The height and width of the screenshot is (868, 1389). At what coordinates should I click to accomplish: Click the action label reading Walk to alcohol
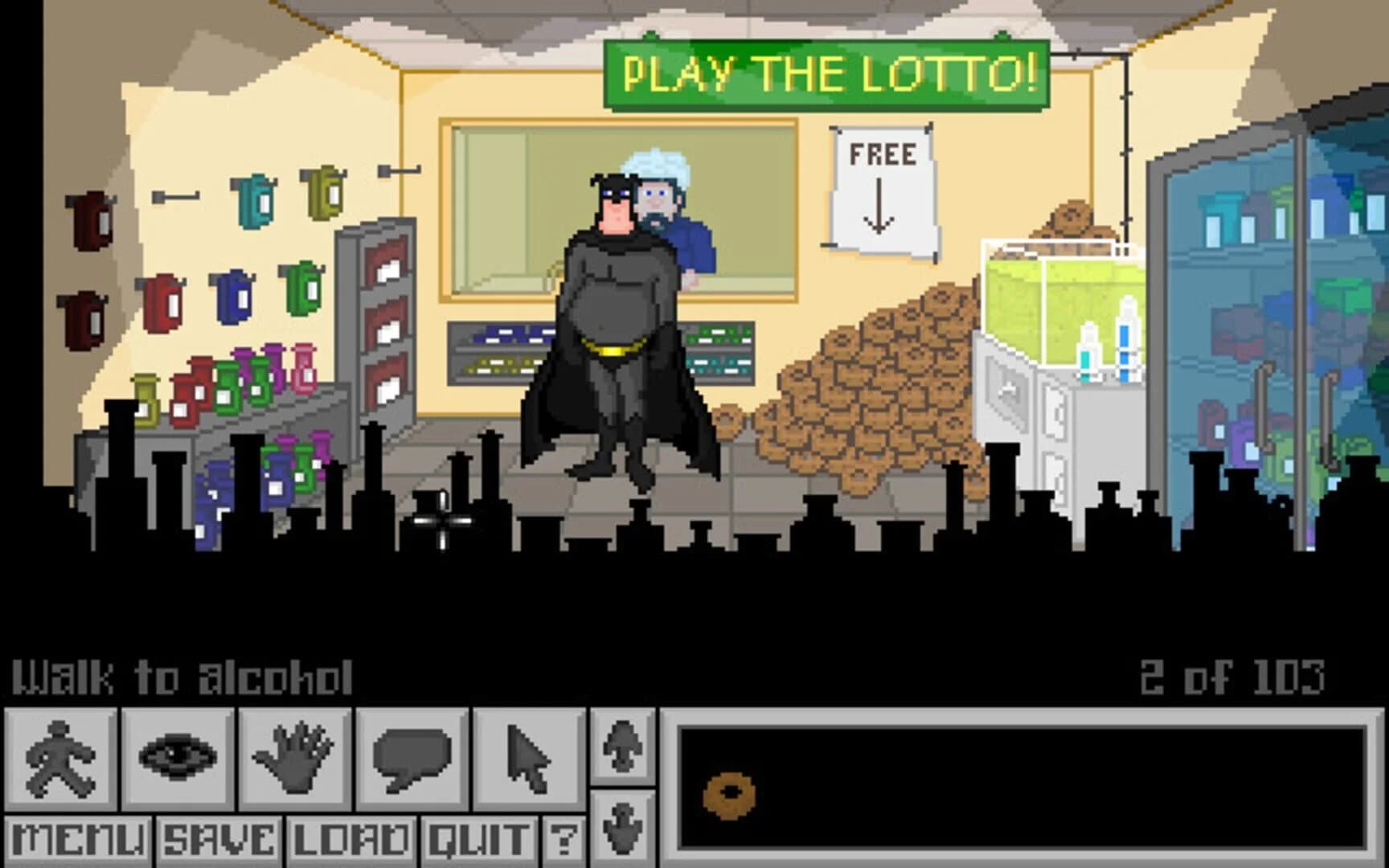pyautogui.click(x=181, y=678)
